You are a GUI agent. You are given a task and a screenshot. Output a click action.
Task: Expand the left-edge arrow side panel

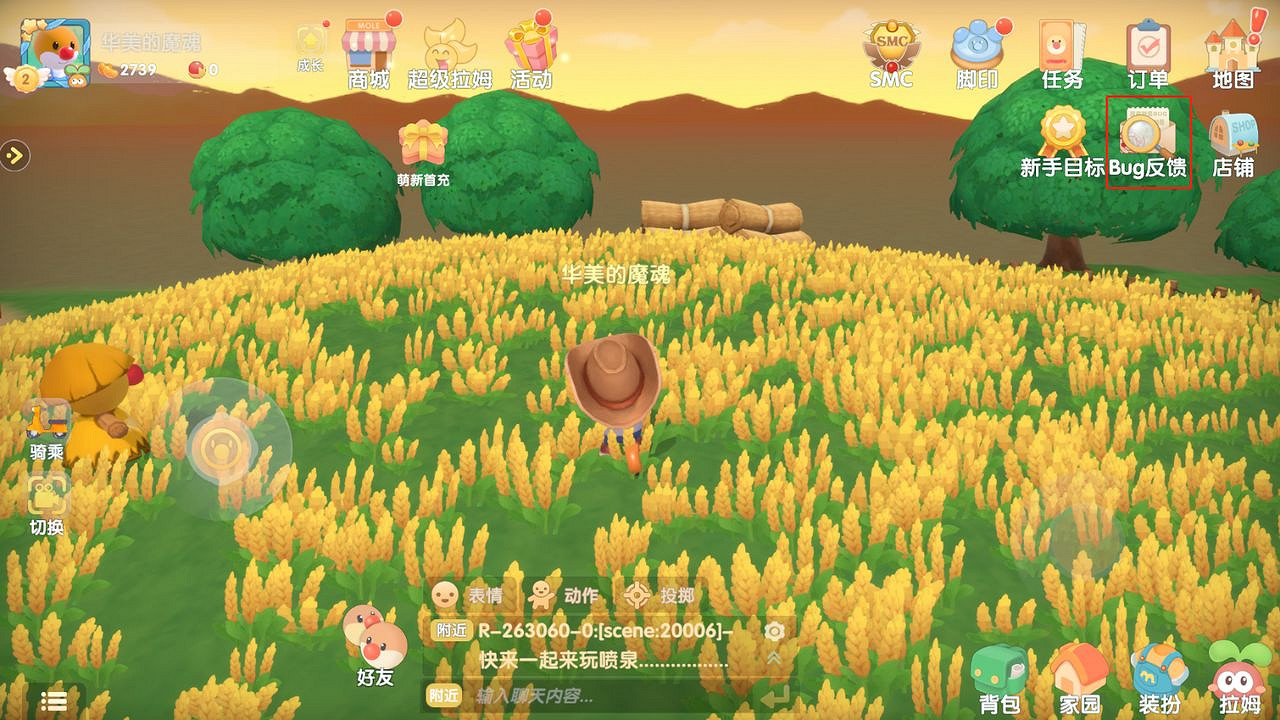pos(14,155)
